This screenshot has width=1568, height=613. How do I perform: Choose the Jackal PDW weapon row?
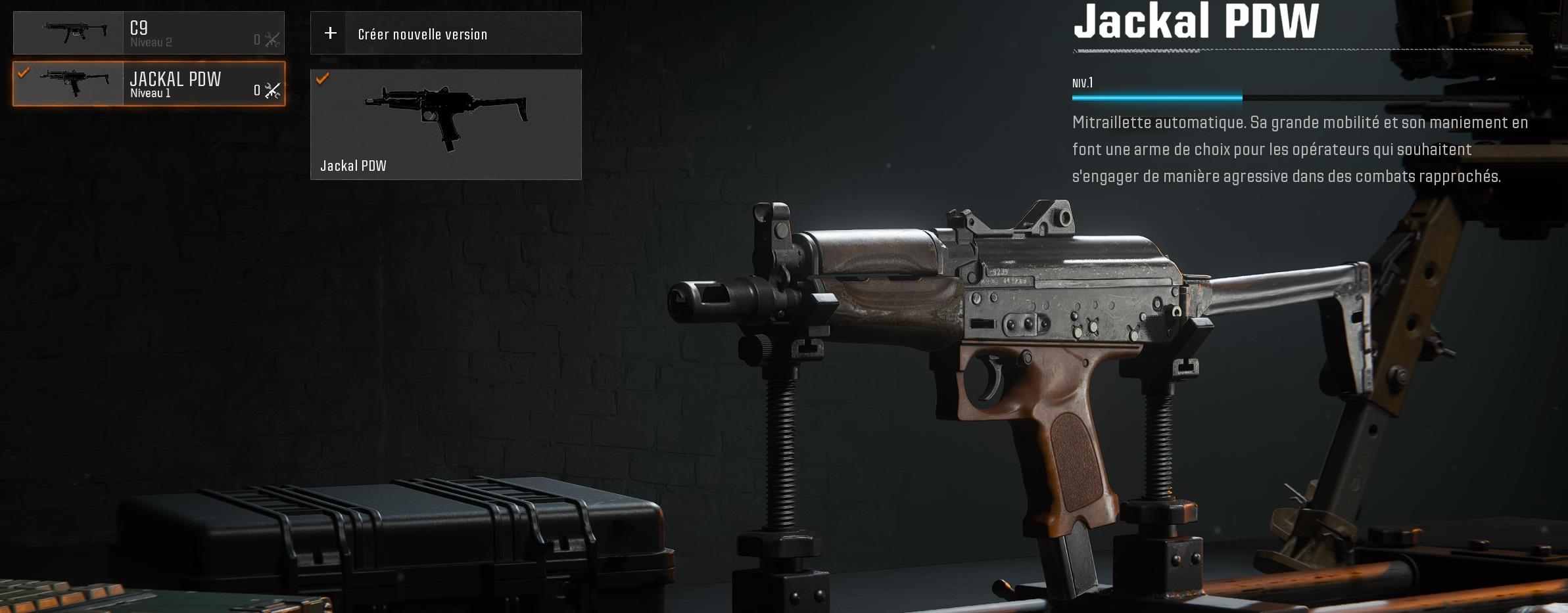[149, 83]
